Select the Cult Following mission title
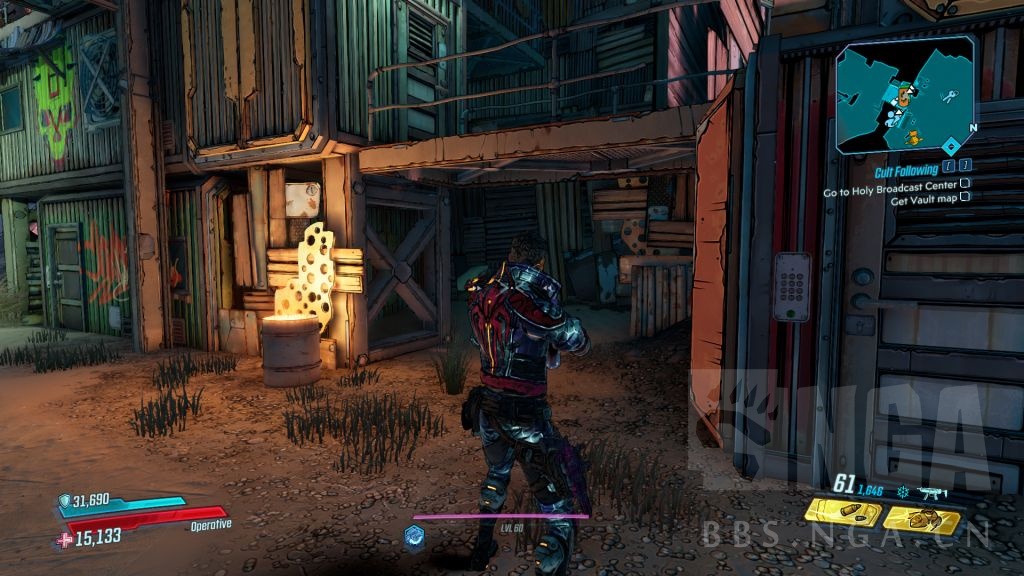This screenshot has width=1024, height=576. [x=906, y=171]
